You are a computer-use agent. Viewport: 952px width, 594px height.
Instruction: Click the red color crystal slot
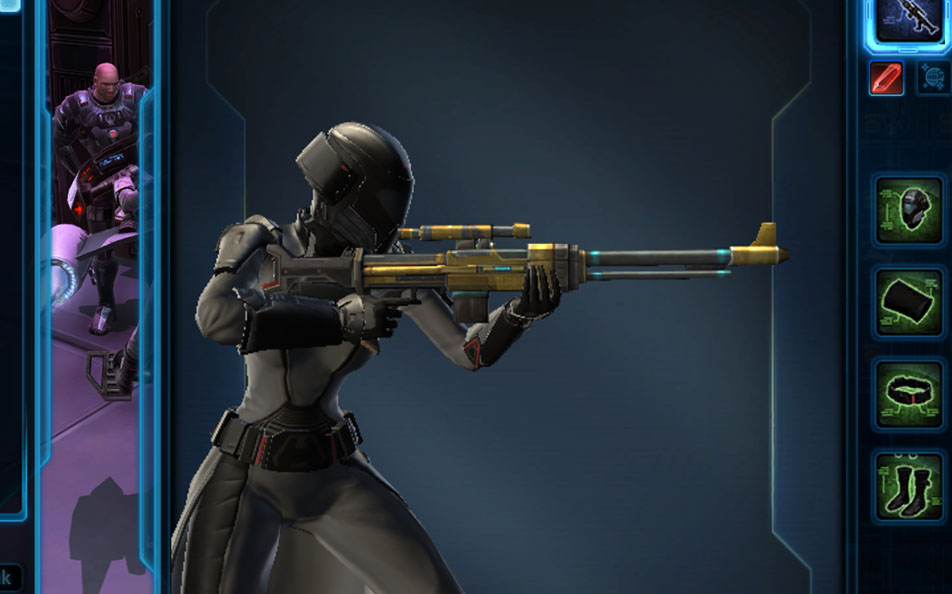click(x=886, y=78)
